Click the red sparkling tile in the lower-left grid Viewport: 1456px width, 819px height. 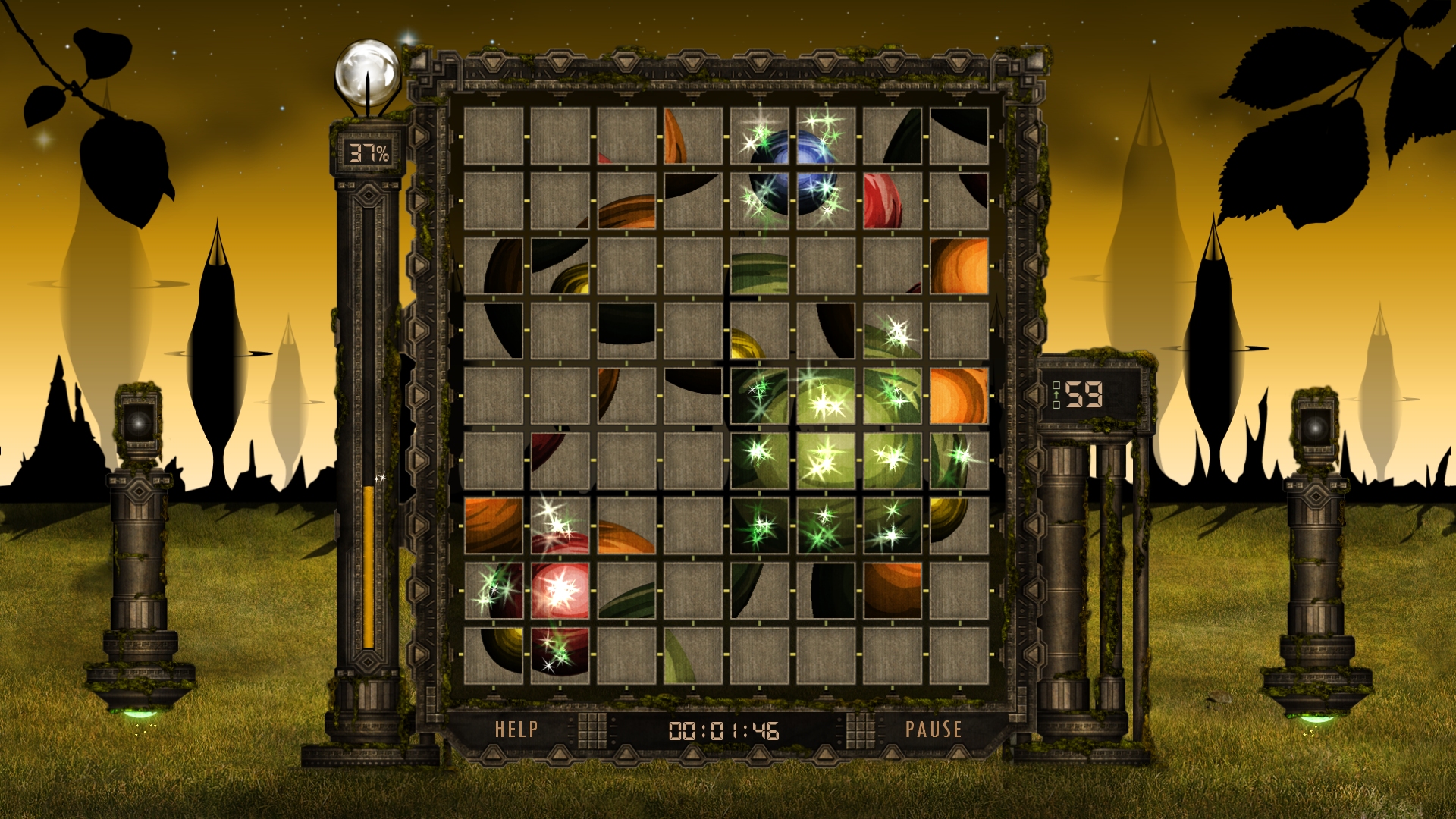tap(561, 591)
